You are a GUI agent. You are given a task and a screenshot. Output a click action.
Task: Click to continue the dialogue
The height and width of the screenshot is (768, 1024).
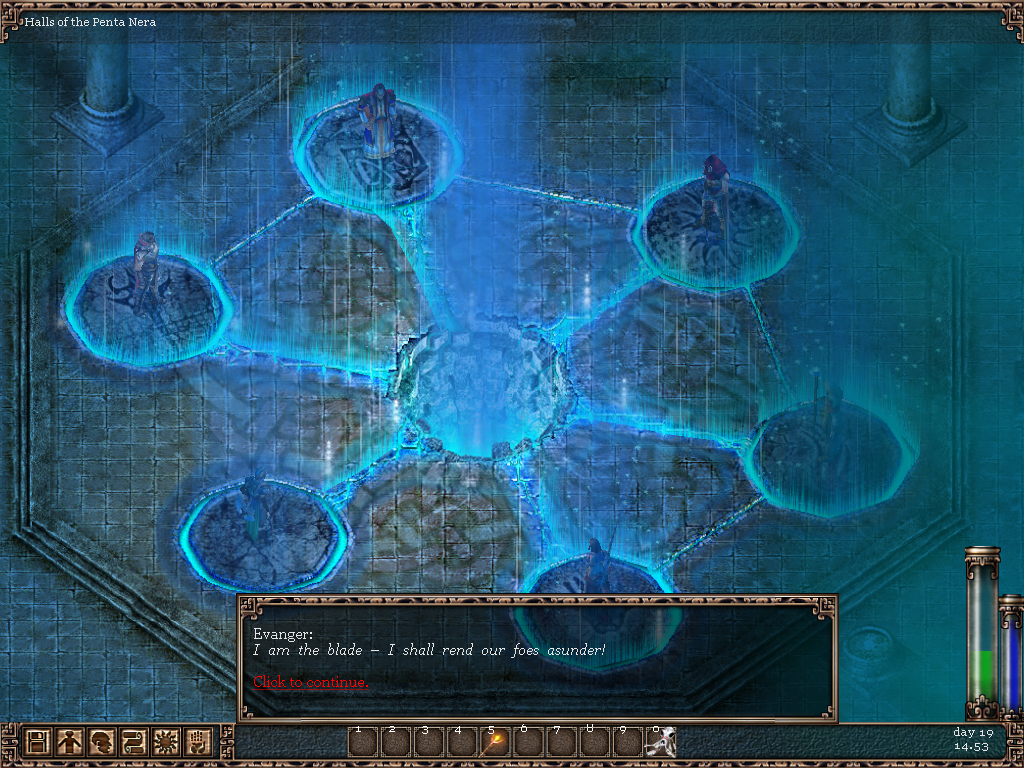pyautogui.click(x=310, y=682)
